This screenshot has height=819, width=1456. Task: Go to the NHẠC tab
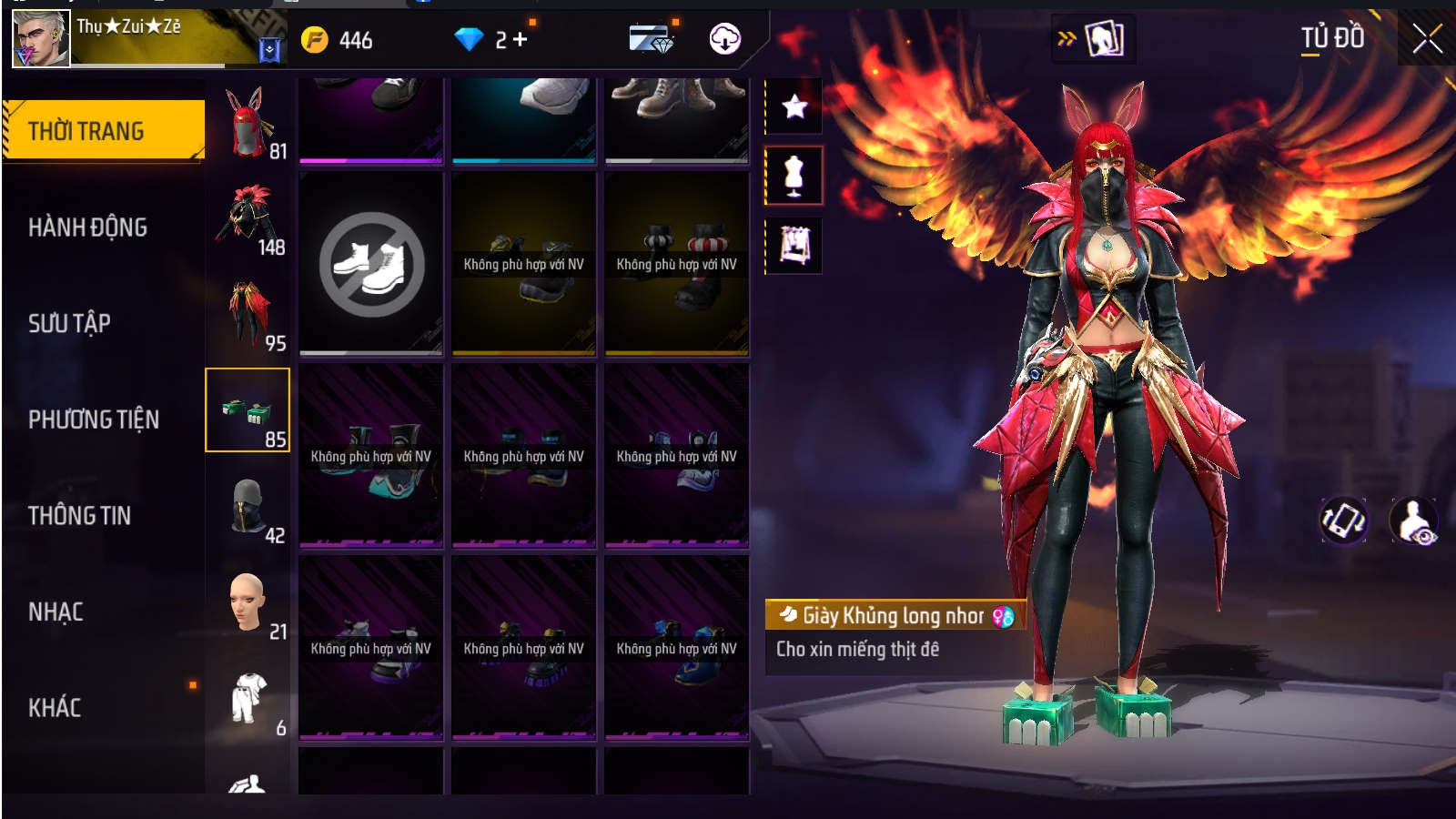click(56, 612)
